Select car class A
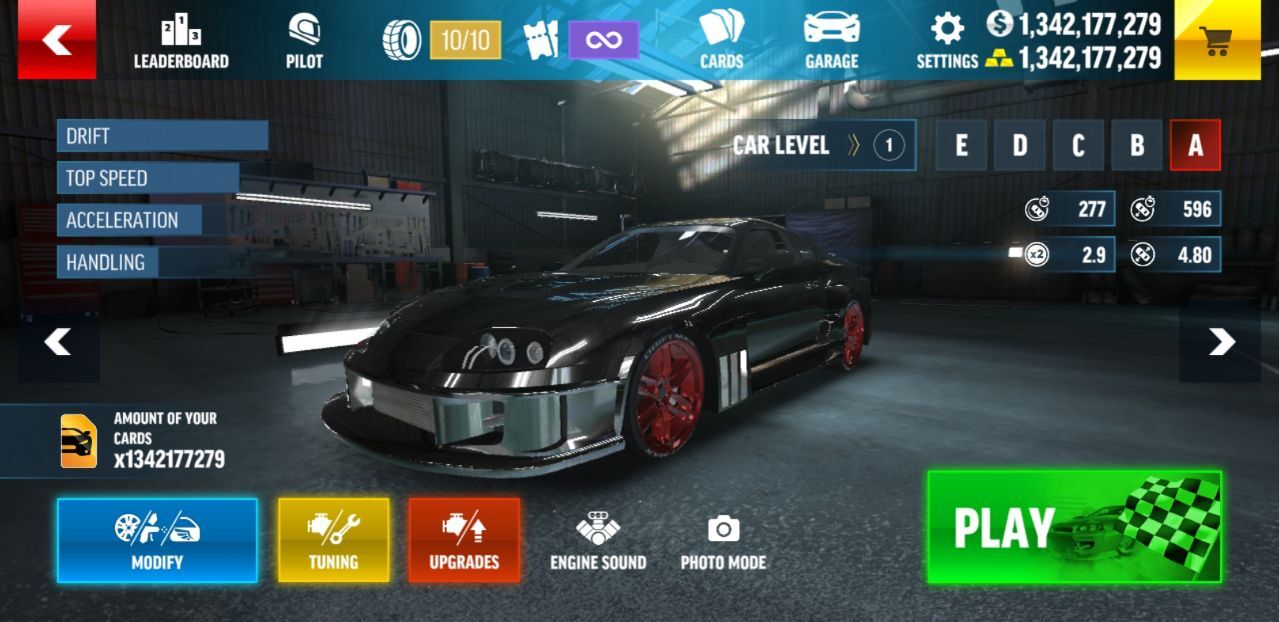This screenshot has height=622, width=1279. (x=1195, y=146)
